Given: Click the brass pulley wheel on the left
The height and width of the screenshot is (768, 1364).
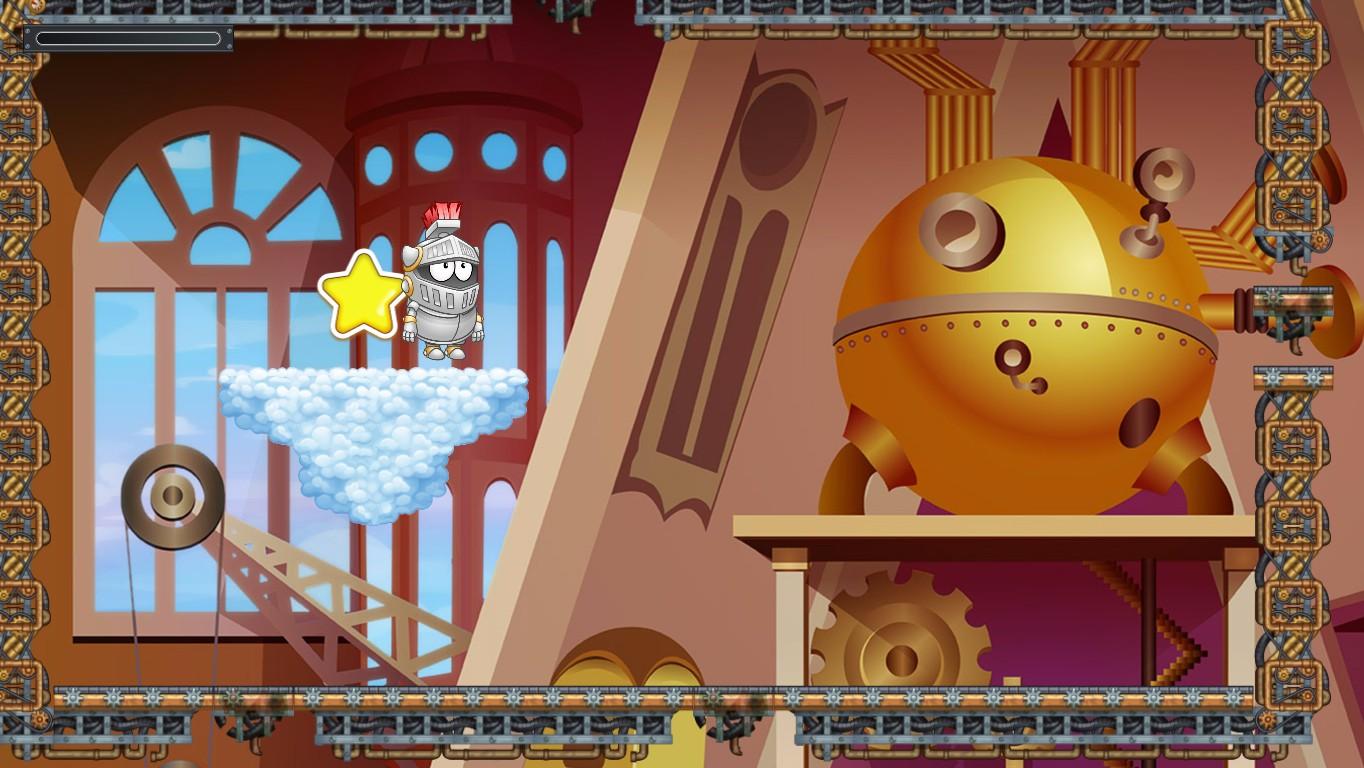Looking at the screenshot, I should tap(170, 495).
